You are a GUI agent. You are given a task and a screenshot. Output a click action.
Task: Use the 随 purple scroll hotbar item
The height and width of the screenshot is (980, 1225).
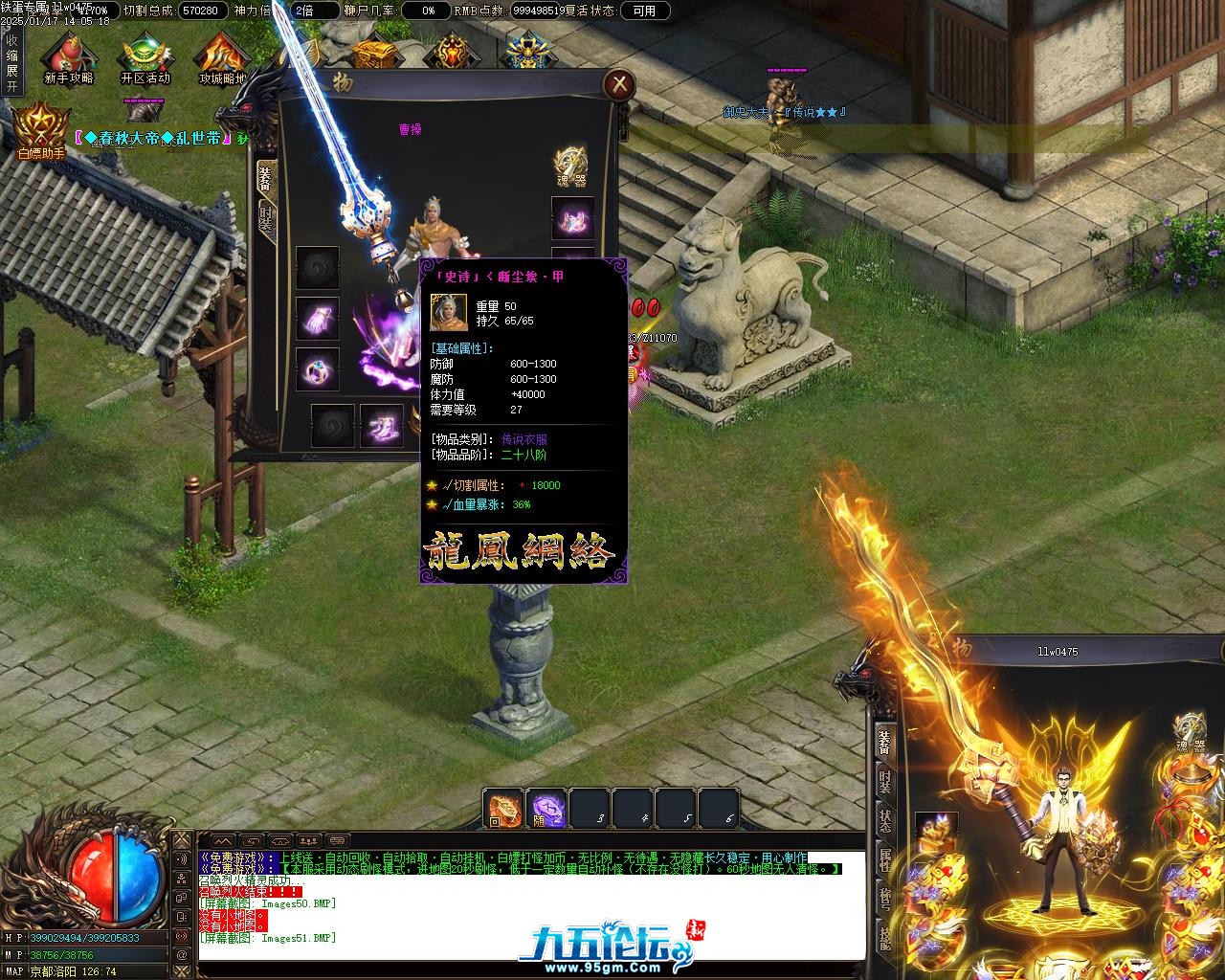tap(547, 810)
